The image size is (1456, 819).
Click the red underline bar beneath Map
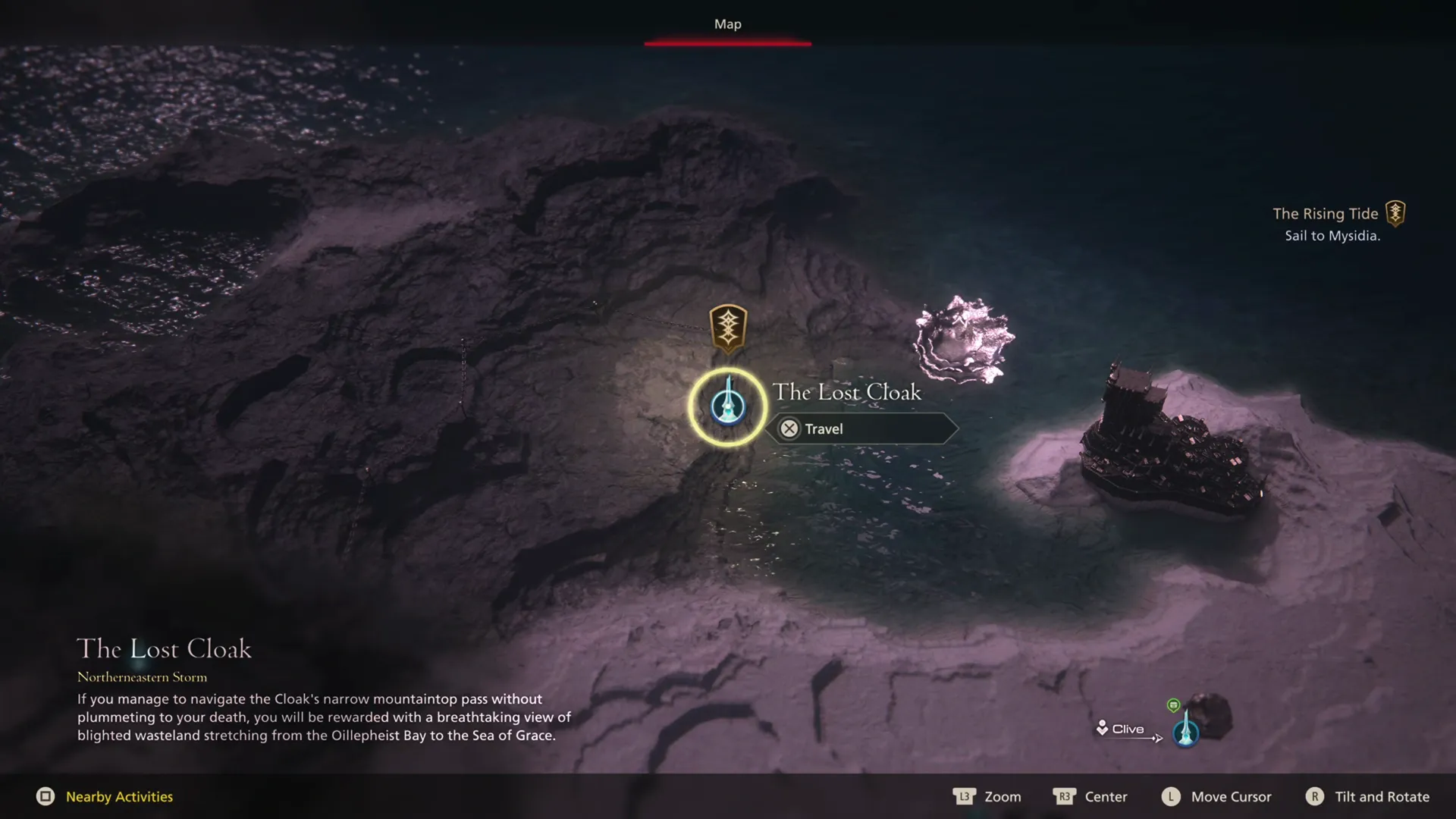coord(728,43)
